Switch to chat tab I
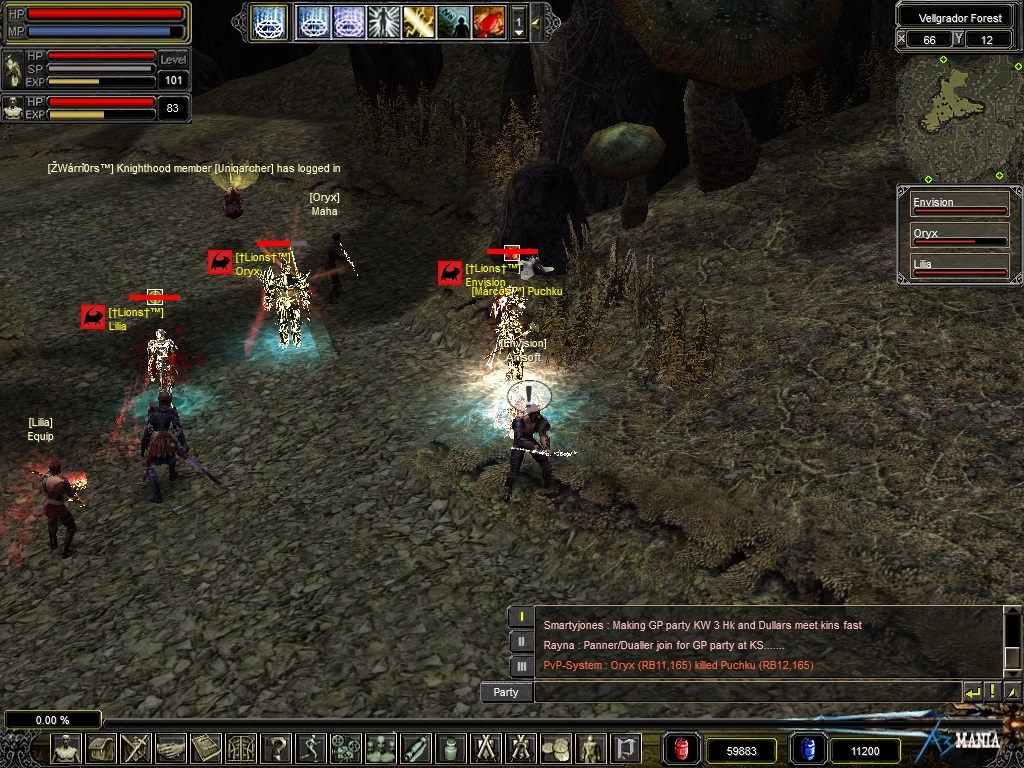This screenshot has height=768, width=1024. (x=521, y=617)
